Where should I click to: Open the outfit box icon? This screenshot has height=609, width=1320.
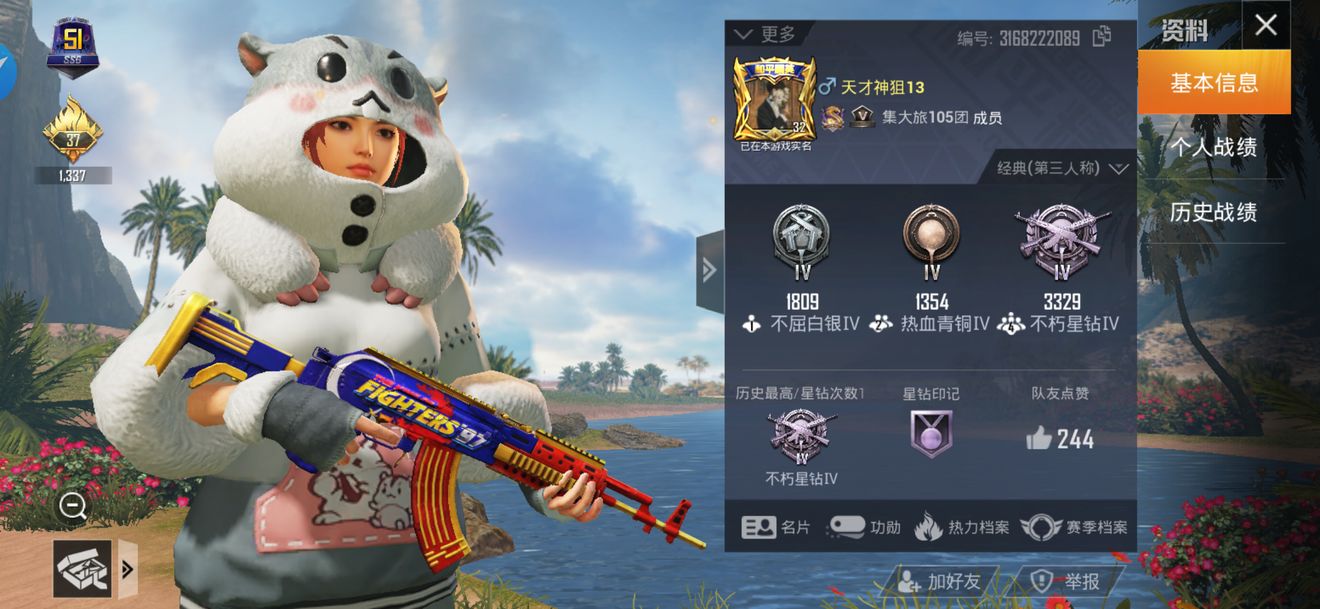82,569
